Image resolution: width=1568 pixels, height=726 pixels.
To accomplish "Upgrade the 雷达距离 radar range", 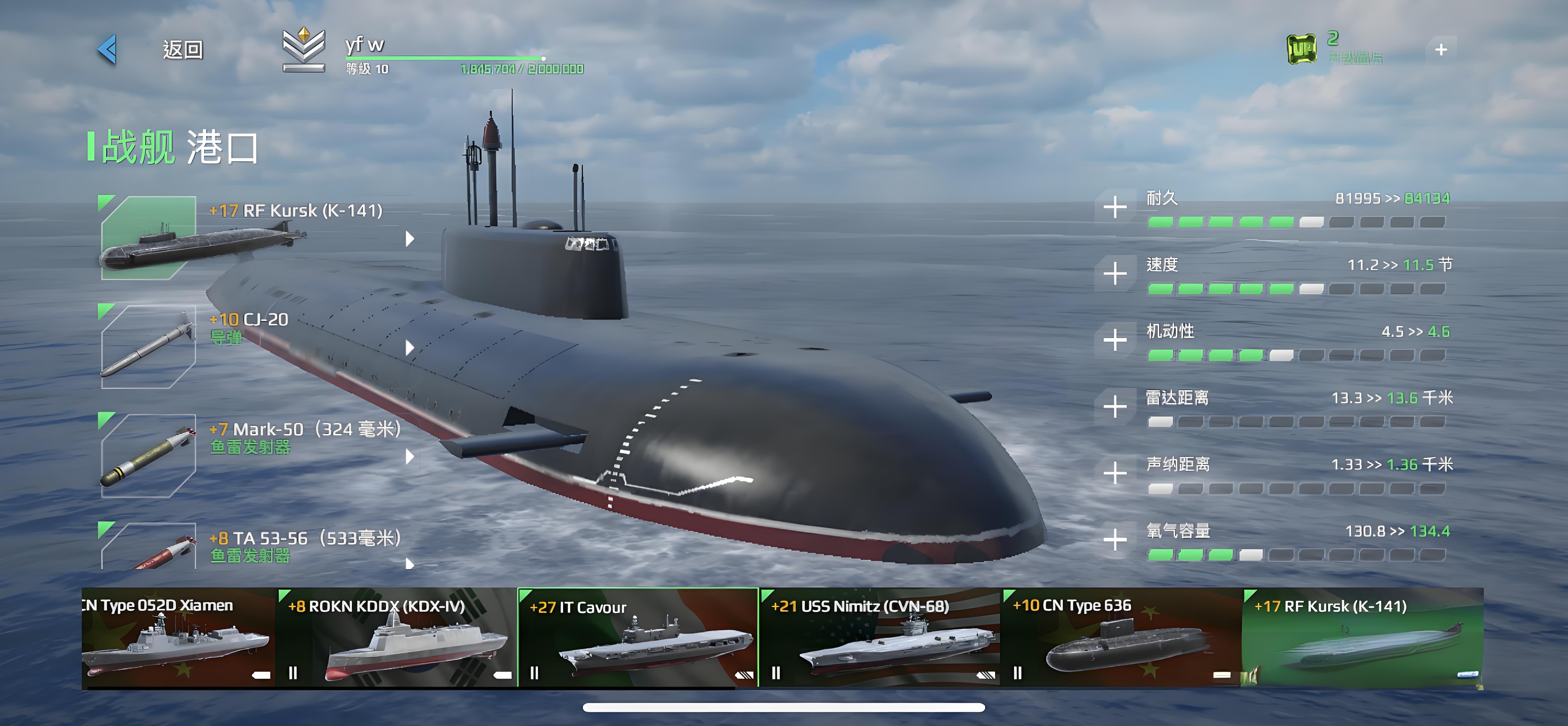I will click(1114, 406).
